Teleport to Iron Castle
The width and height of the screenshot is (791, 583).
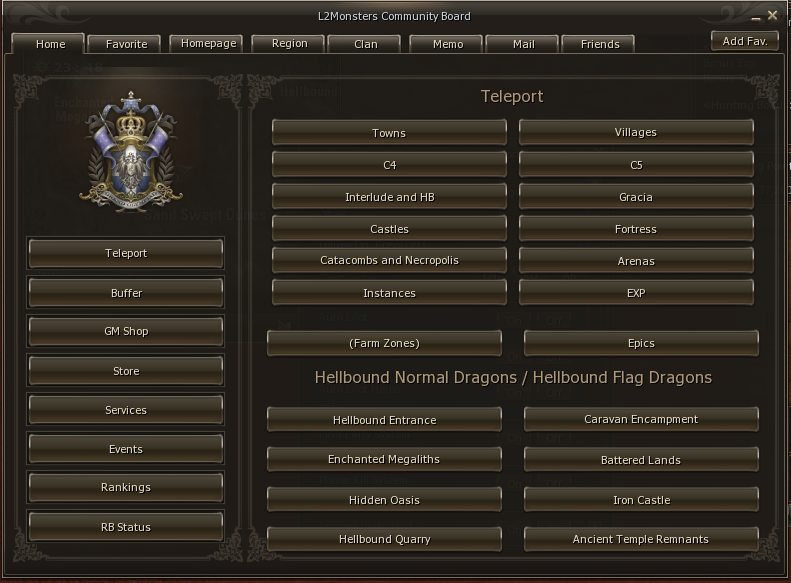641,500
